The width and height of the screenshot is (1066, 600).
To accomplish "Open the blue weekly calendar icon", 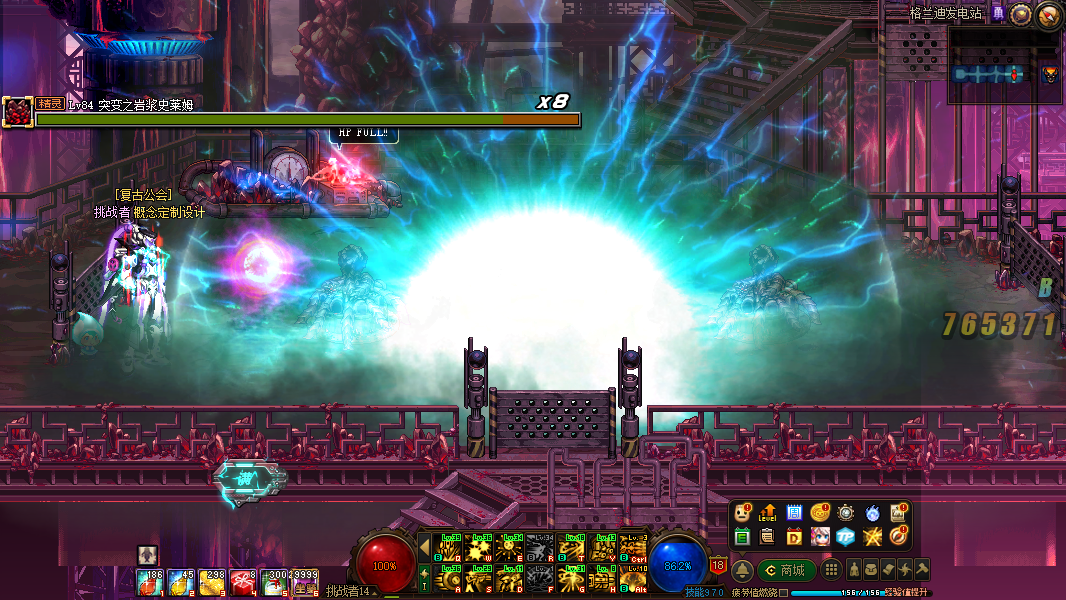I will click(794, 513).
